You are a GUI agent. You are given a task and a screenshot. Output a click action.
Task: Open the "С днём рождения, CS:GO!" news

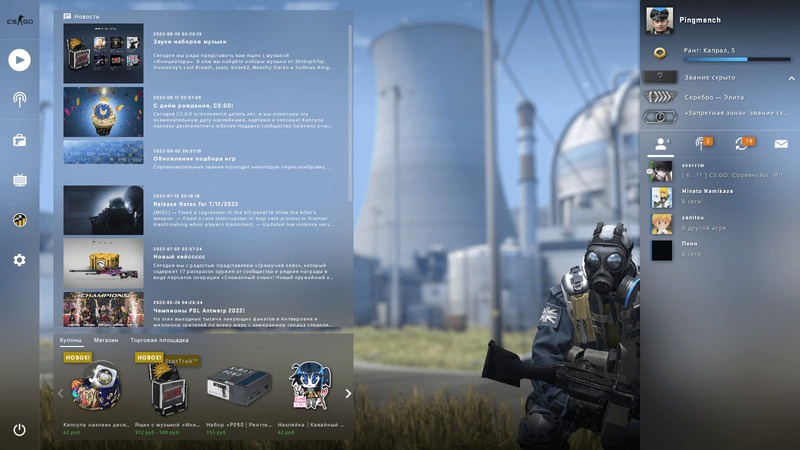pos(194,105)
